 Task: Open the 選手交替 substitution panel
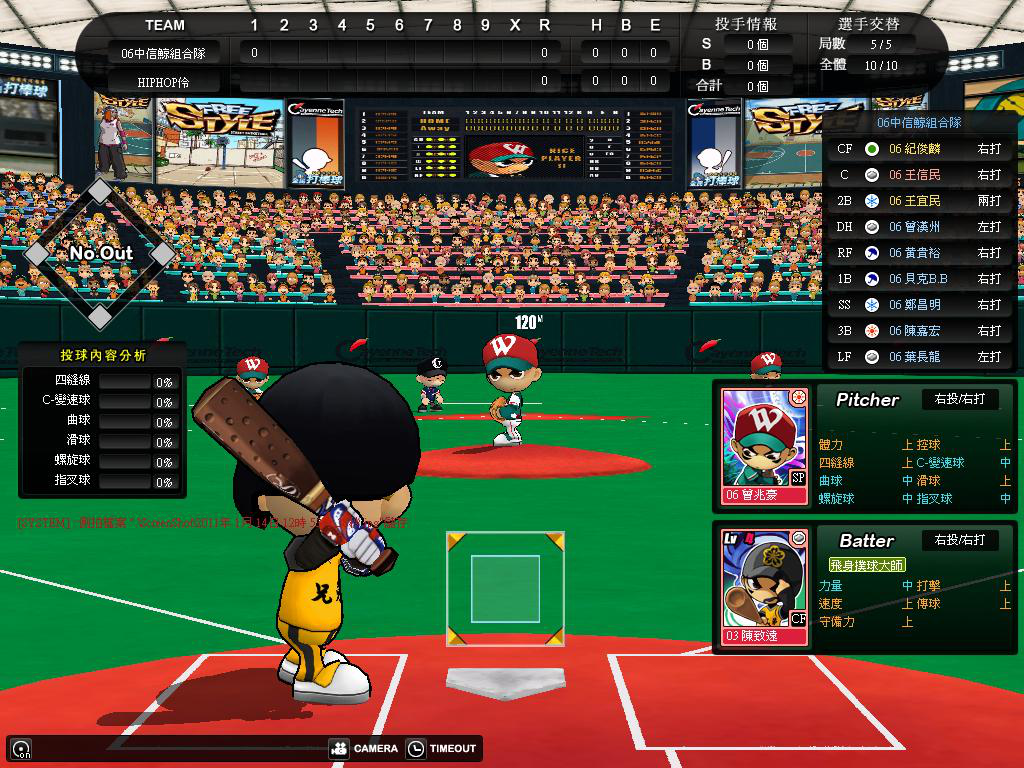[866, 24]
